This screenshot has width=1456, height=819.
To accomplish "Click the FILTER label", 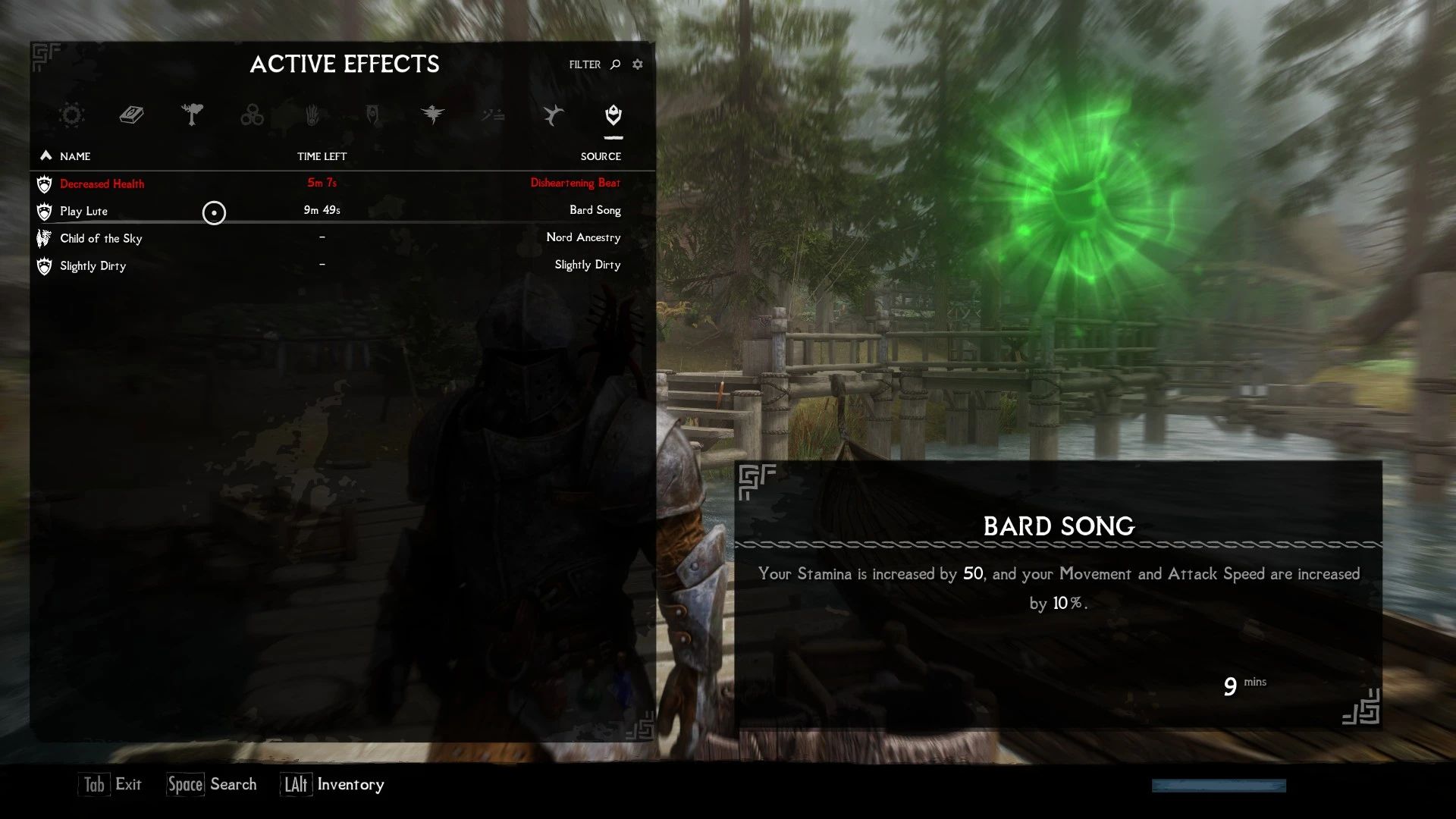I will click(583, 64).
